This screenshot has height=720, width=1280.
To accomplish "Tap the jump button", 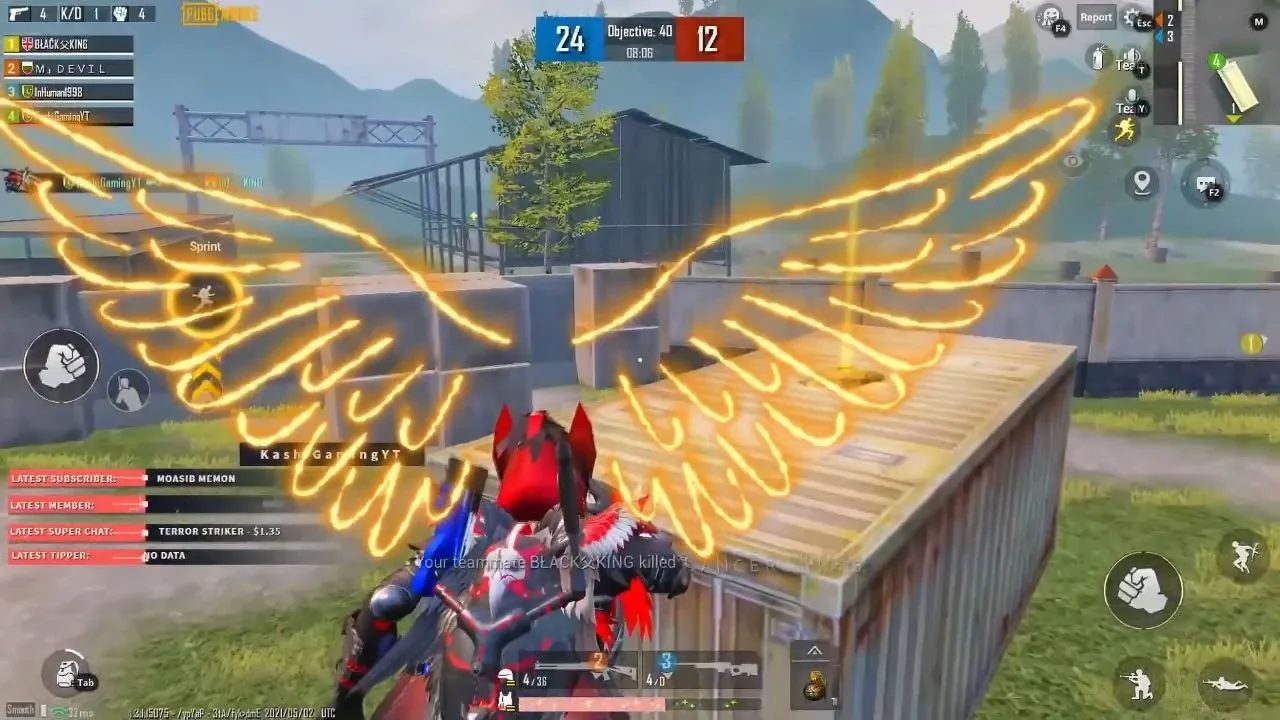I will tap(1242, 558).
